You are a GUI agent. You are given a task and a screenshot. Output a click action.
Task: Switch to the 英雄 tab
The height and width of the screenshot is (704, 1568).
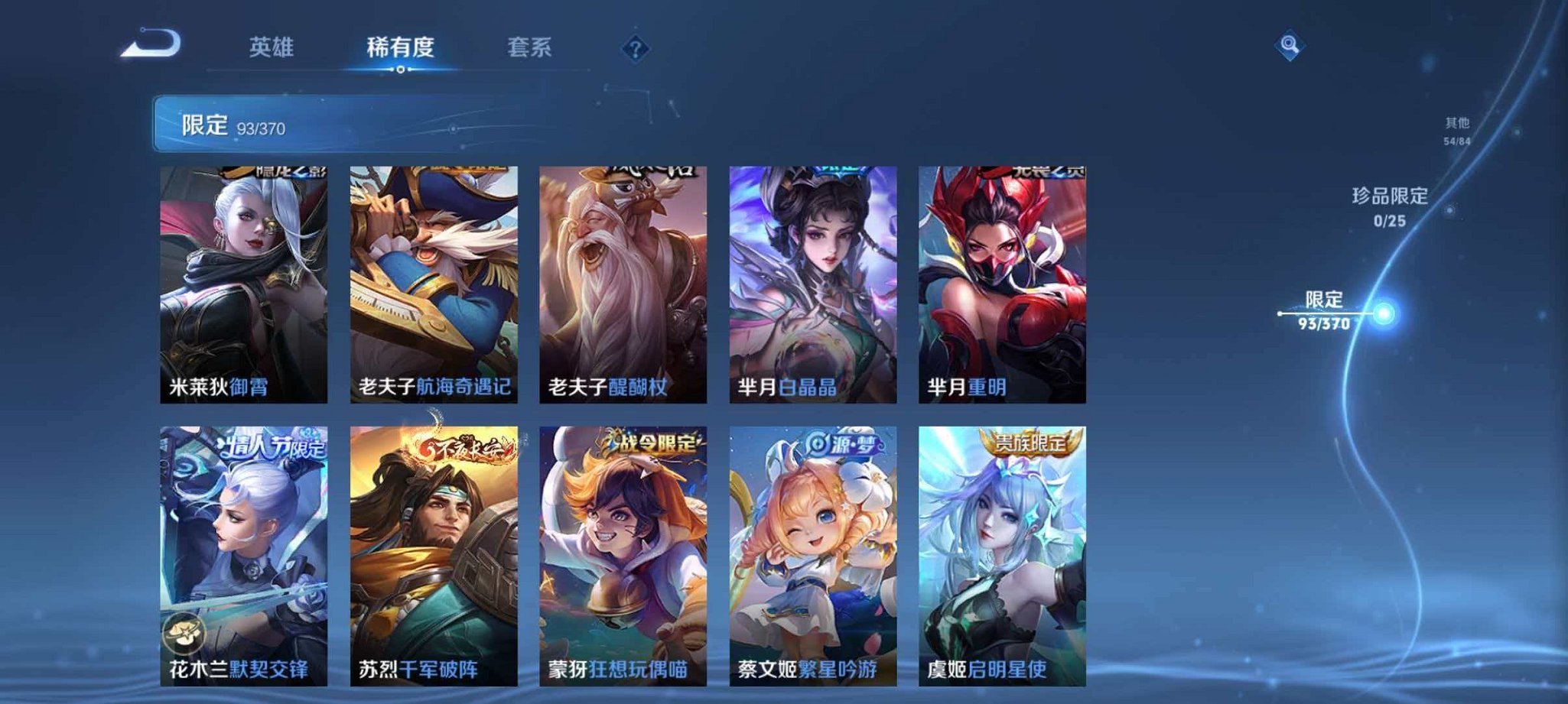pyautogui.click(x=271, y=47)
